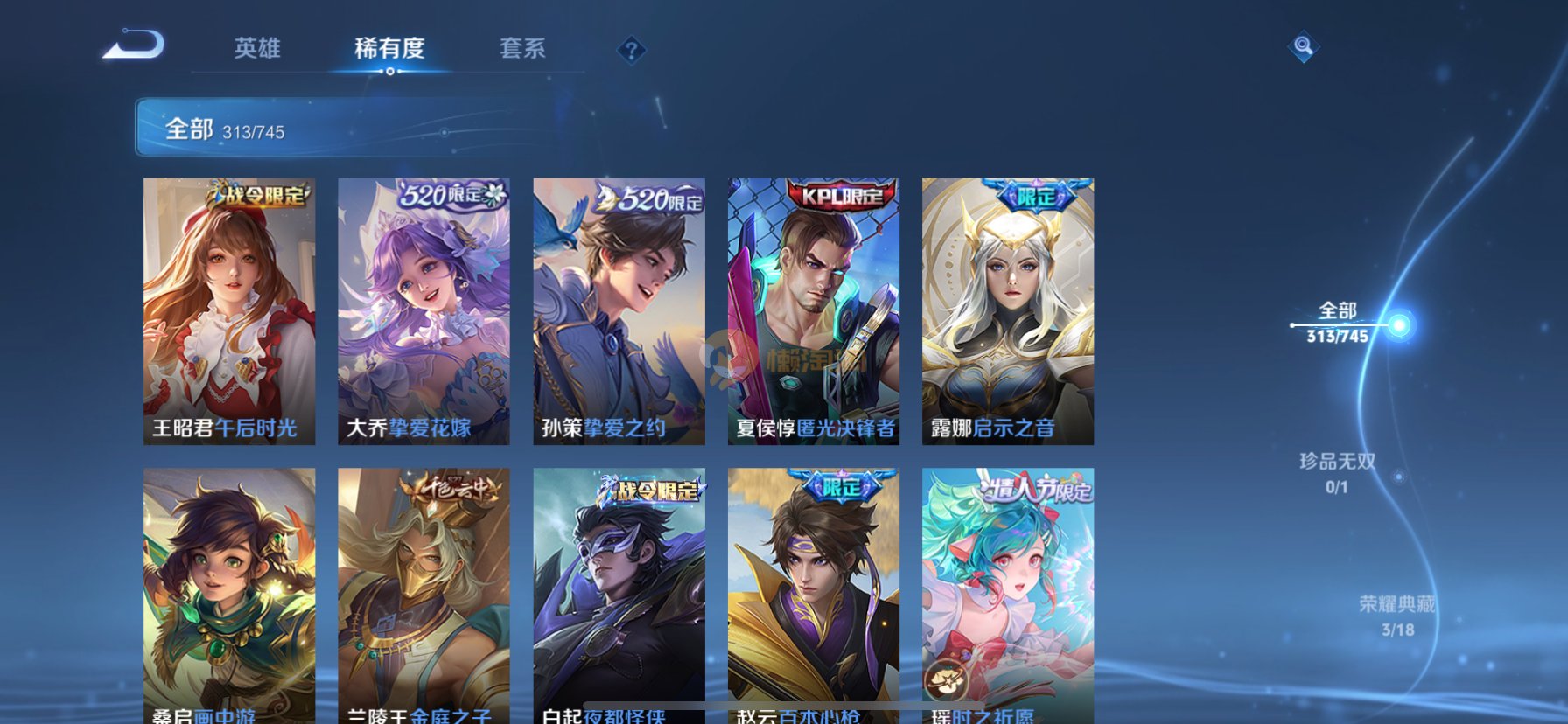Select the 稀有度 tab
1568x724 pixels.
389,48
